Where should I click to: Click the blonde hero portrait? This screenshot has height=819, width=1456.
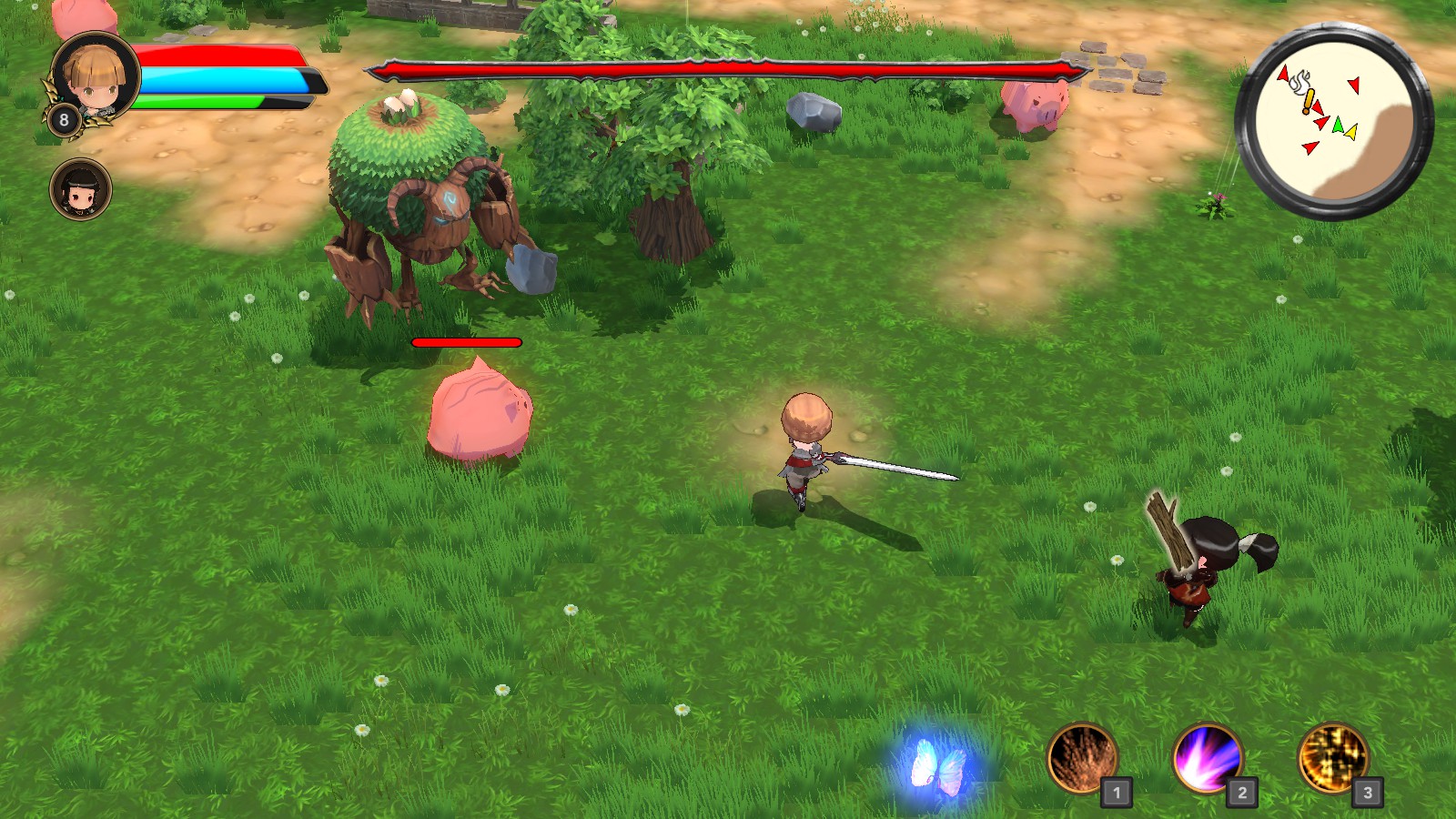94,77
